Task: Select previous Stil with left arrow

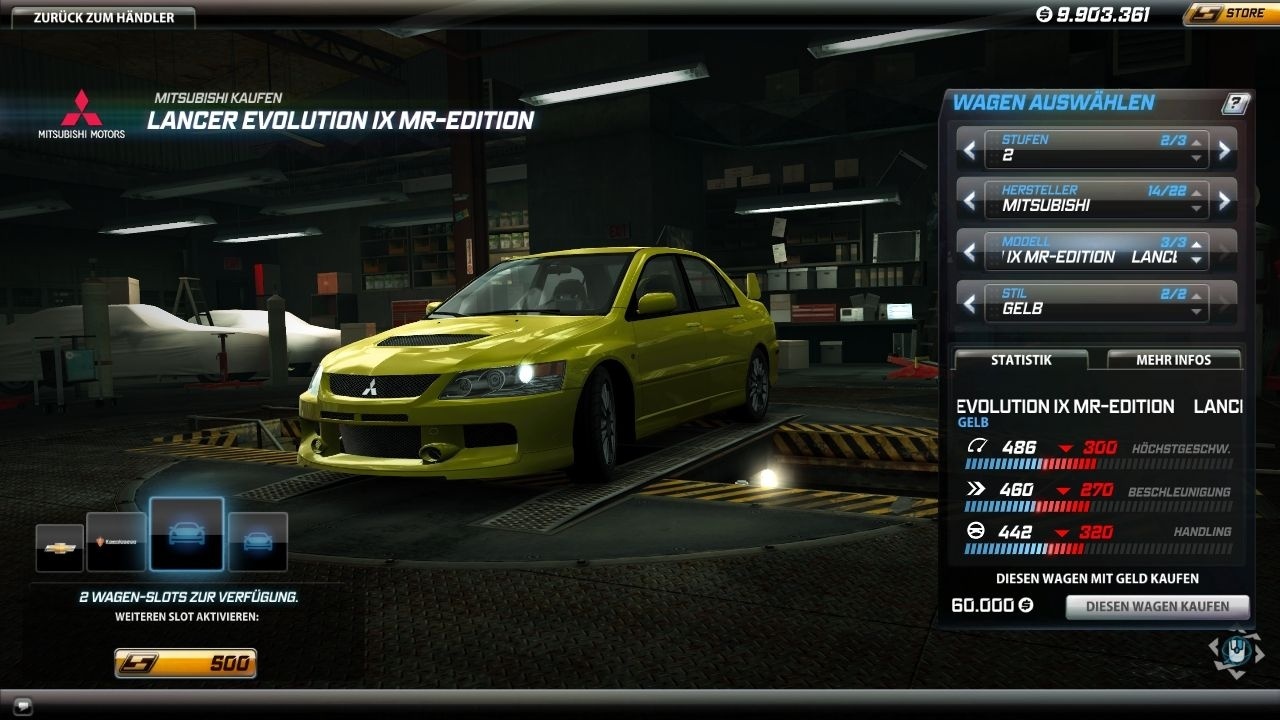Action: (969, 302)
